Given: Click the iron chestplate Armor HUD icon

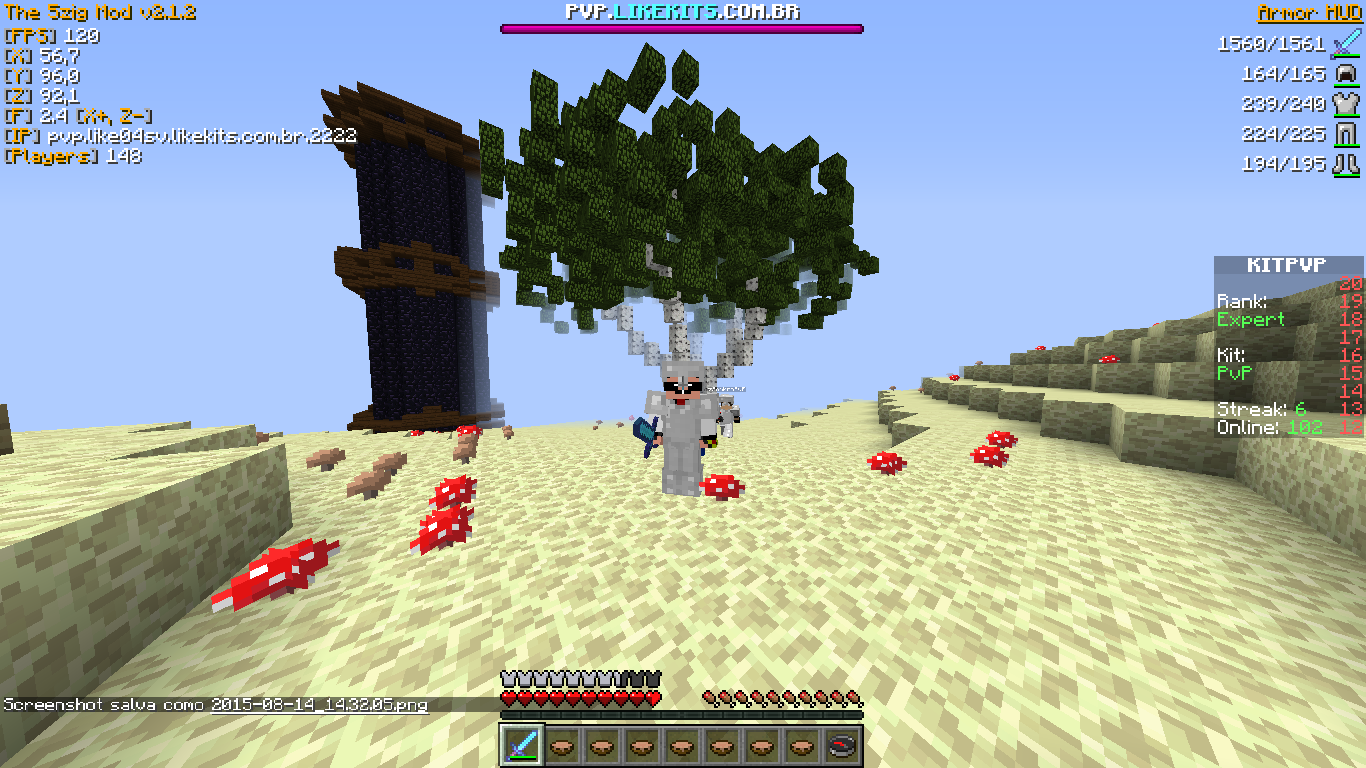Looking at the screenshot, I should click(x=1346, y=104).
